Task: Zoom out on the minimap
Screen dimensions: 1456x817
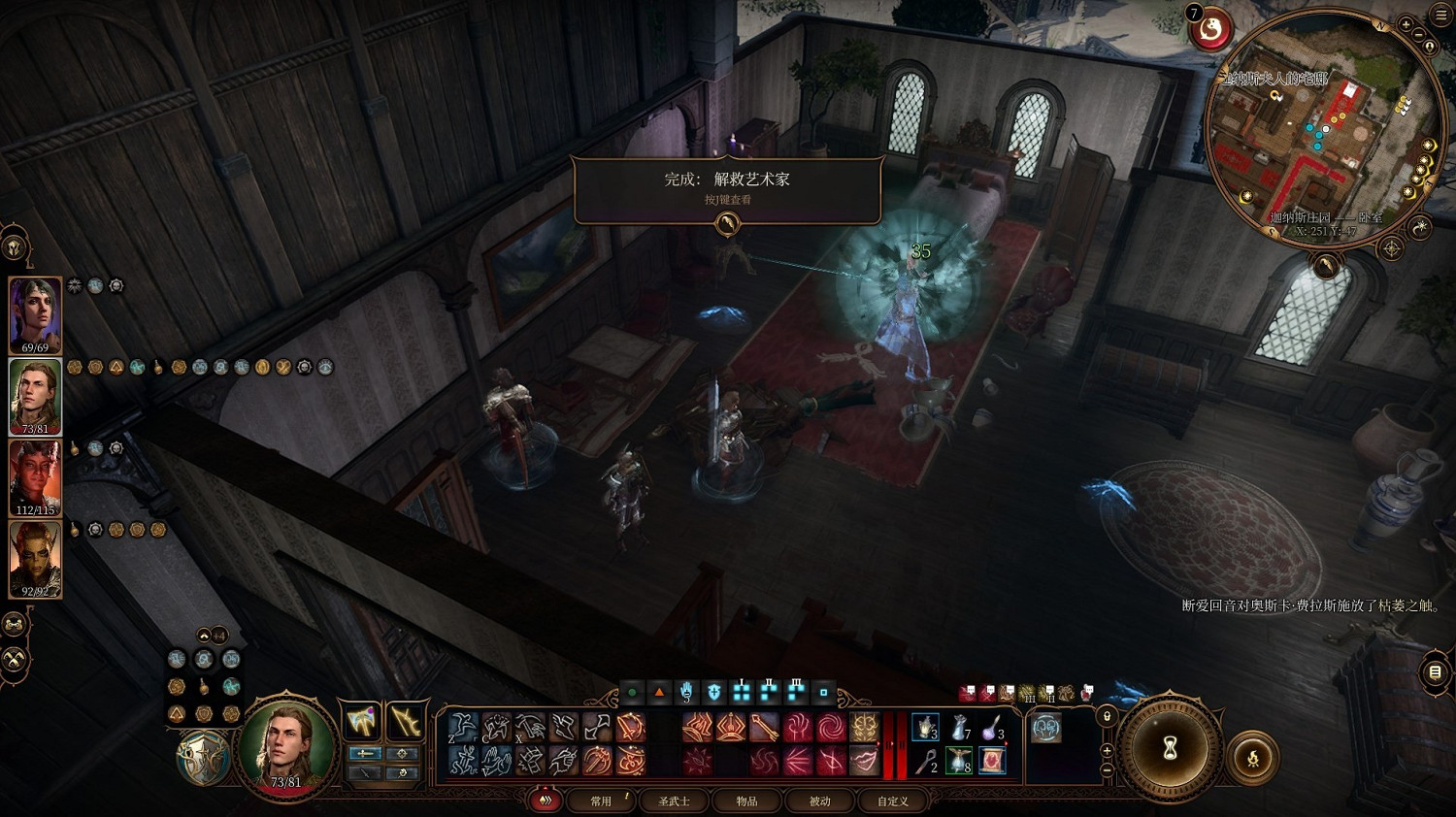Action: pos(1418,36)
